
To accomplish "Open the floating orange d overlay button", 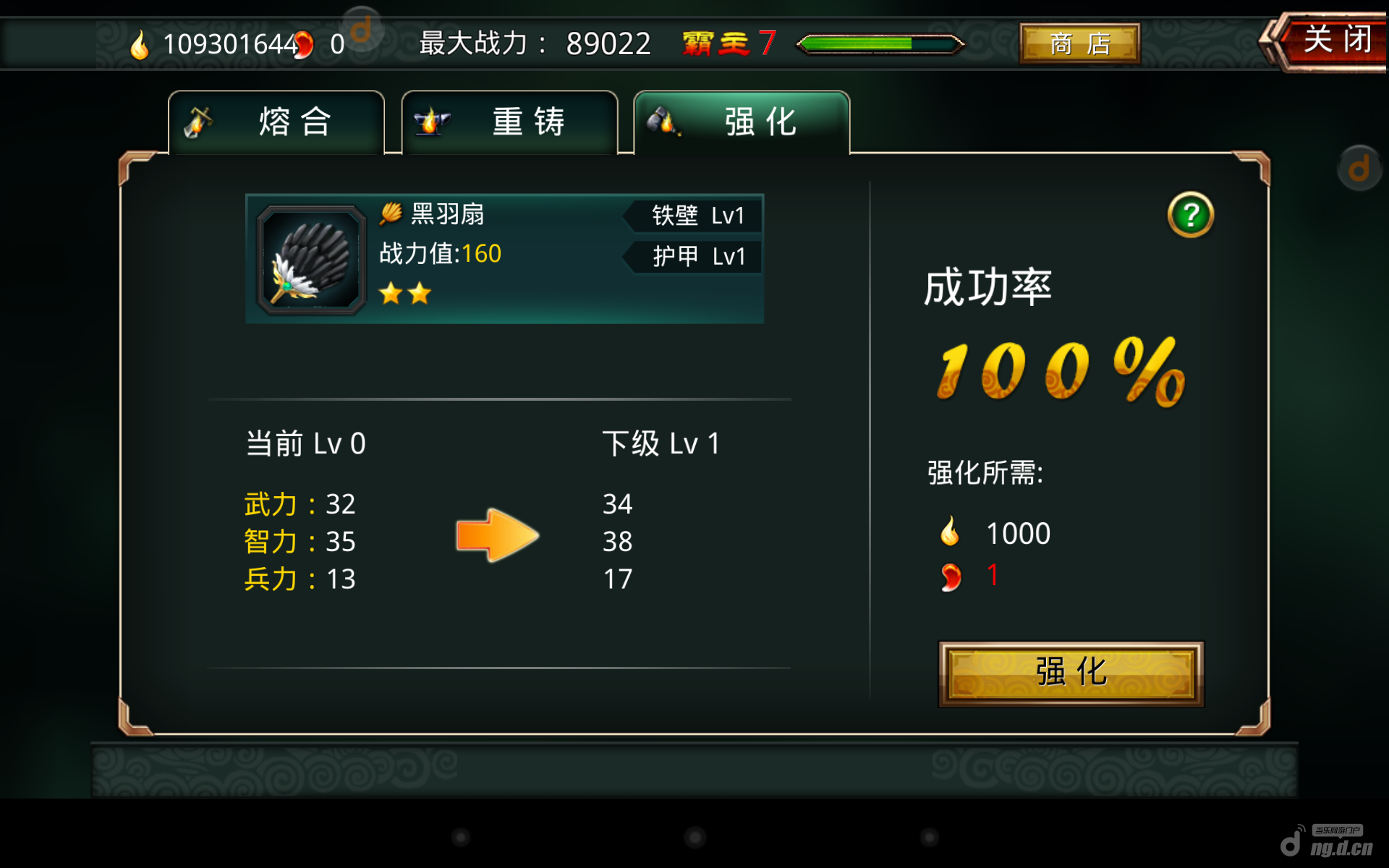I will pyautogui.click(x=1359, y=169).
